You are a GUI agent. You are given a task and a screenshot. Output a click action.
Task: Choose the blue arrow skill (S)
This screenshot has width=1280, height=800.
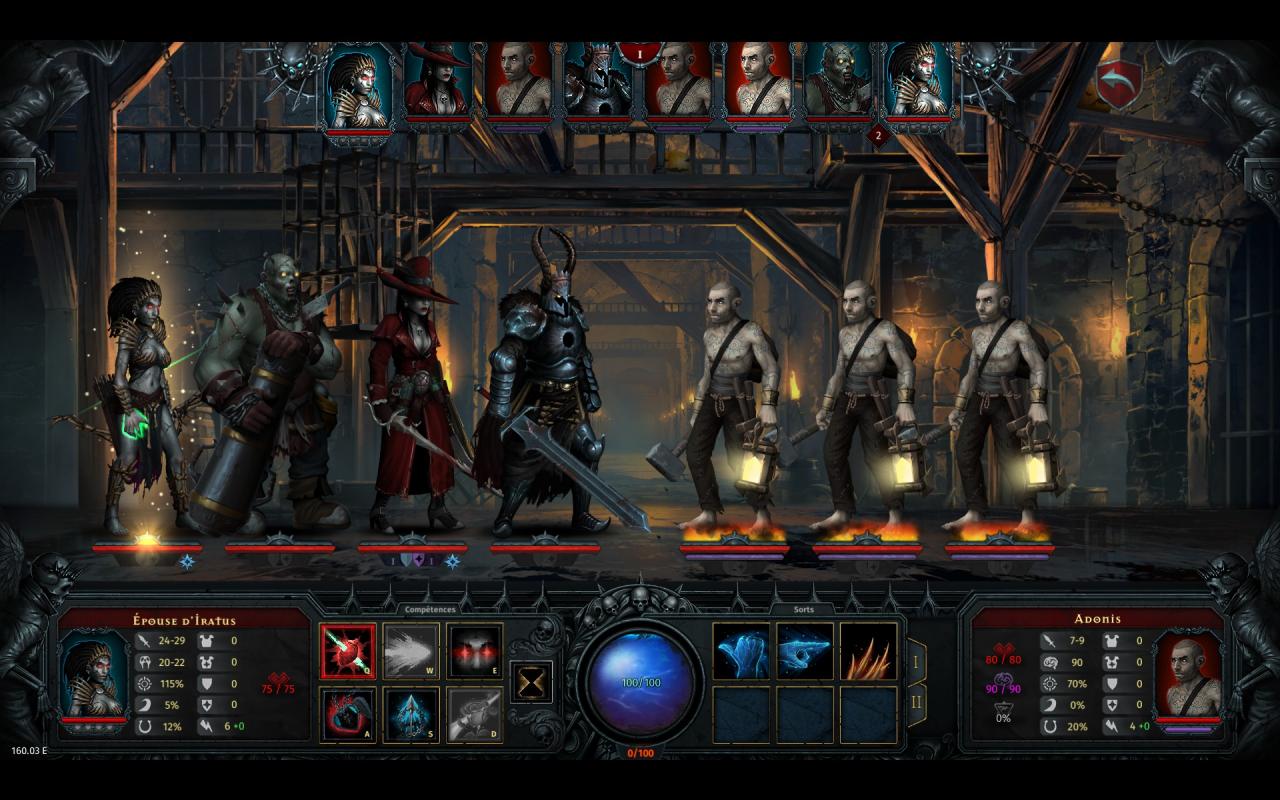point(411,714)
